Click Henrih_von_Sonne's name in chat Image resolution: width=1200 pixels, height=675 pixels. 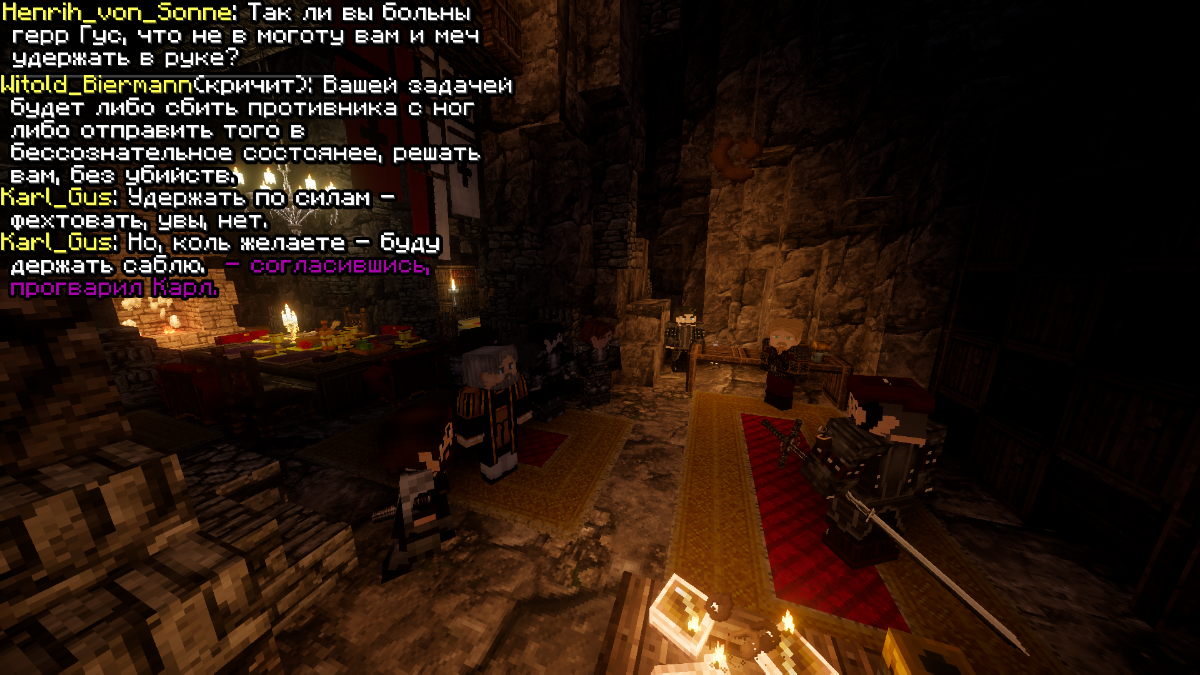[119, 14]
